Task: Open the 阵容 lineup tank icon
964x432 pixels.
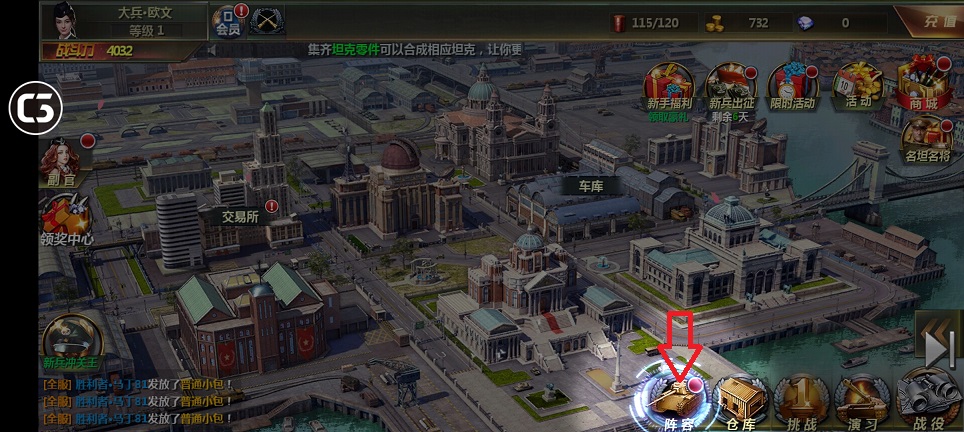Action: click(675, 397)
